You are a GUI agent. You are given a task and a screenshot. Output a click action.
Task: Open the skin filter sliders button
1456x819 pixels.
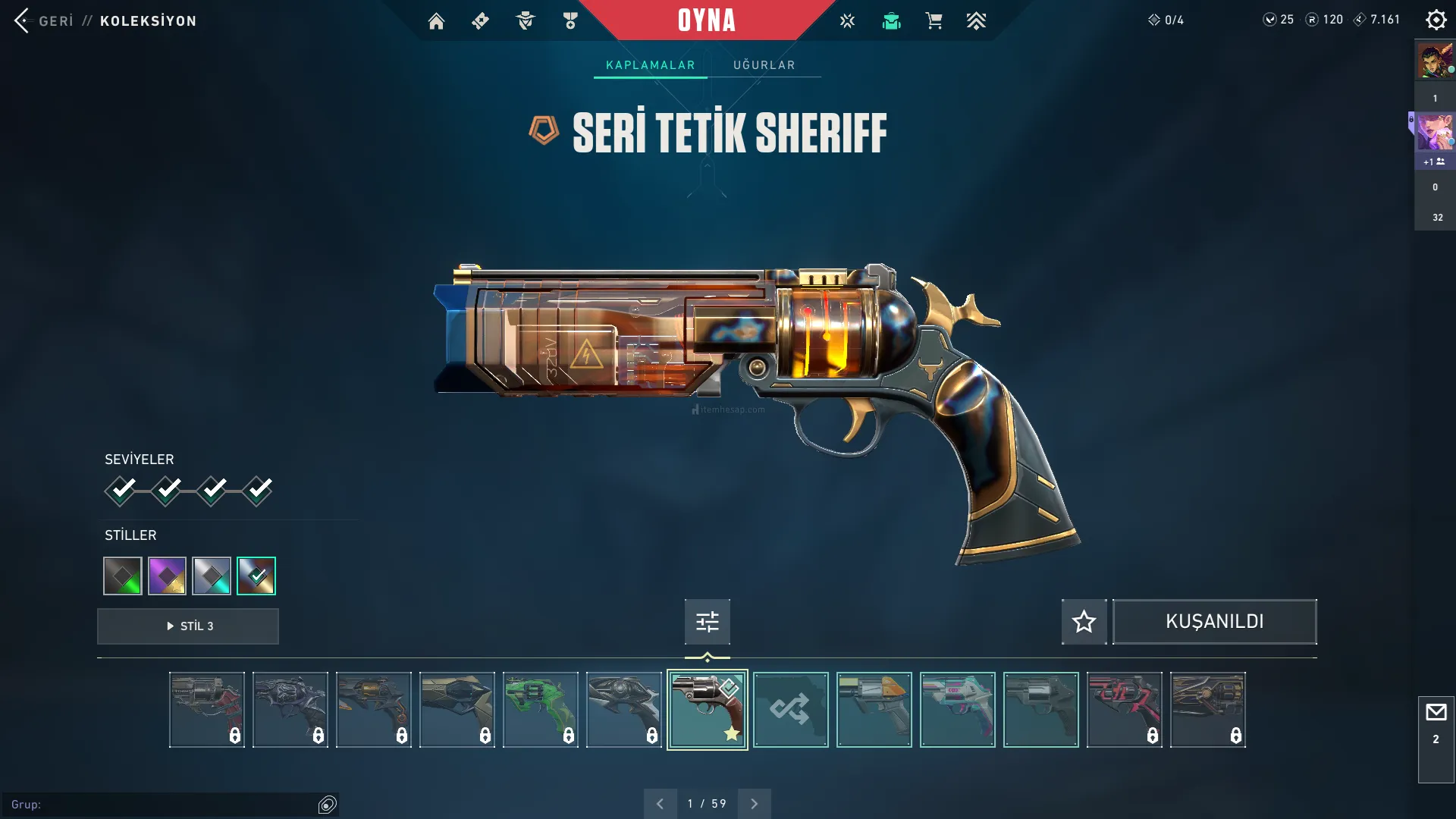pos(707,622)
